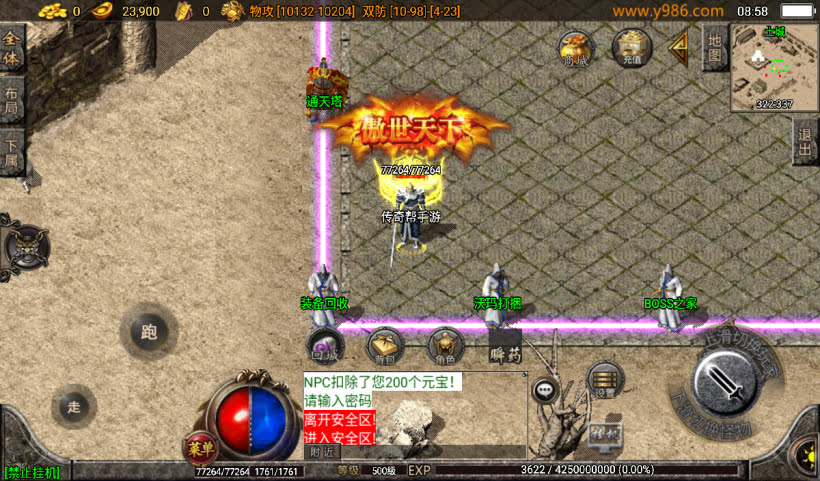Open the 角色 character sheet
The image size is (820, 481).
[x=445, y=346]
